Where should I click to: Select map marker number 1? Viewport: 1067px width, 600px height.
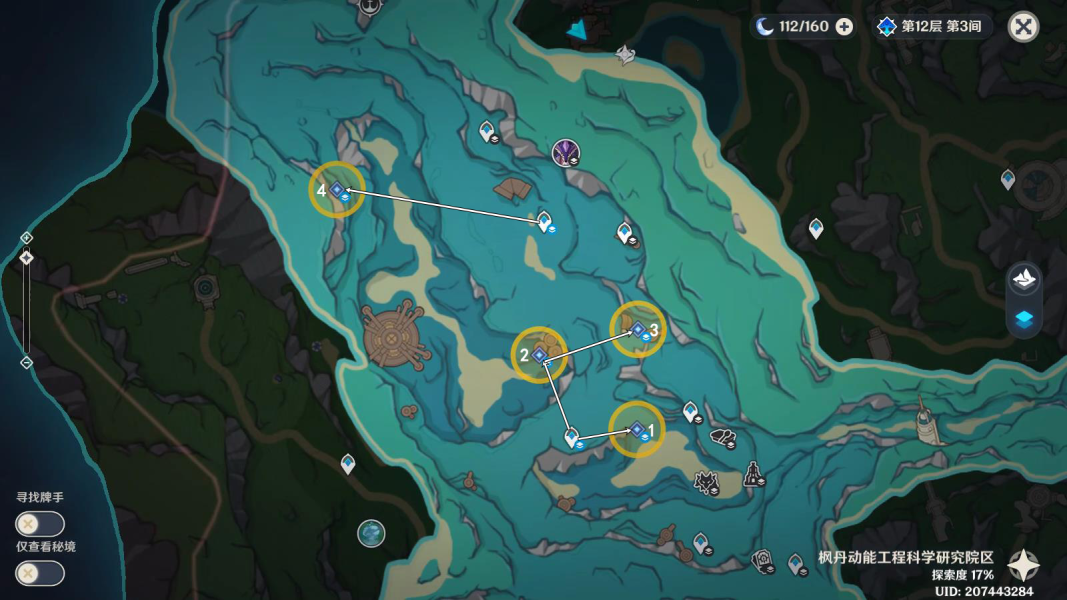tap(637, 429)
